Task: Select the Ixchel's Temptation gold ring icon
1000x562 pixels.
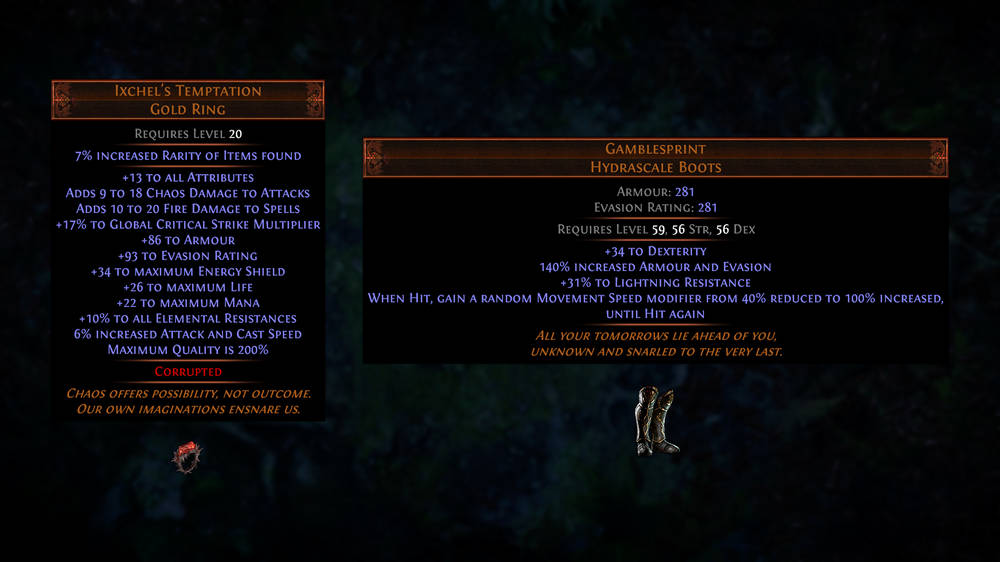Action: 187,456
